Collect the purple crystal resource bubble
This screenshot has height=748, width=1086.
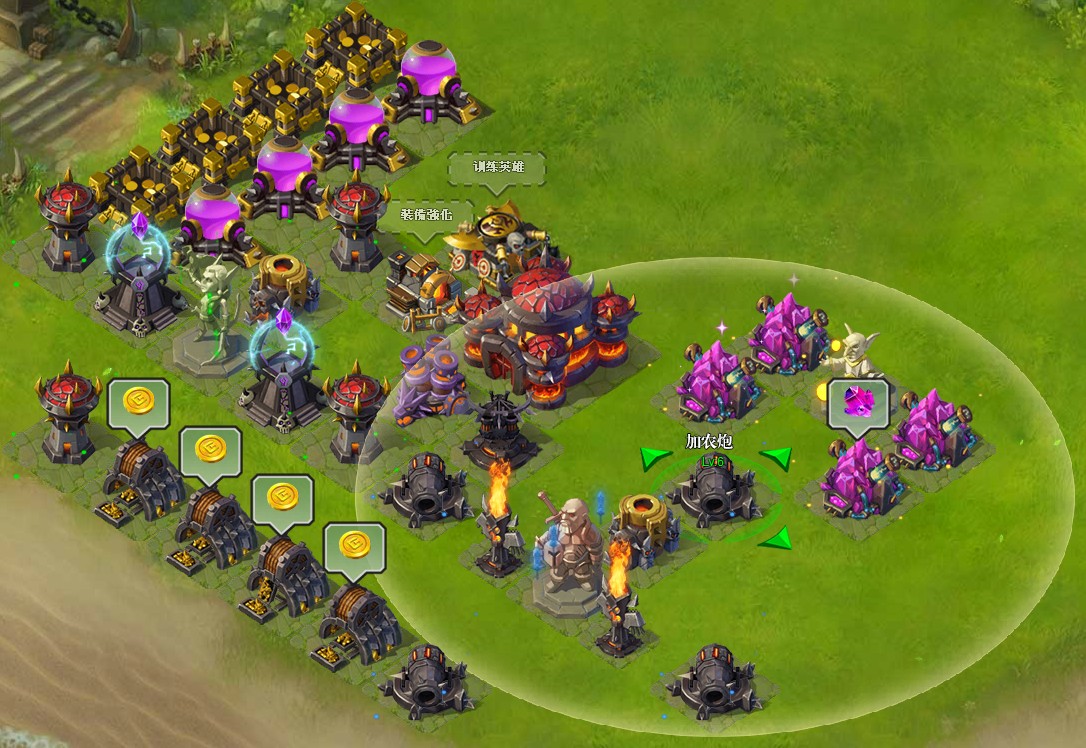click(858, 403)
